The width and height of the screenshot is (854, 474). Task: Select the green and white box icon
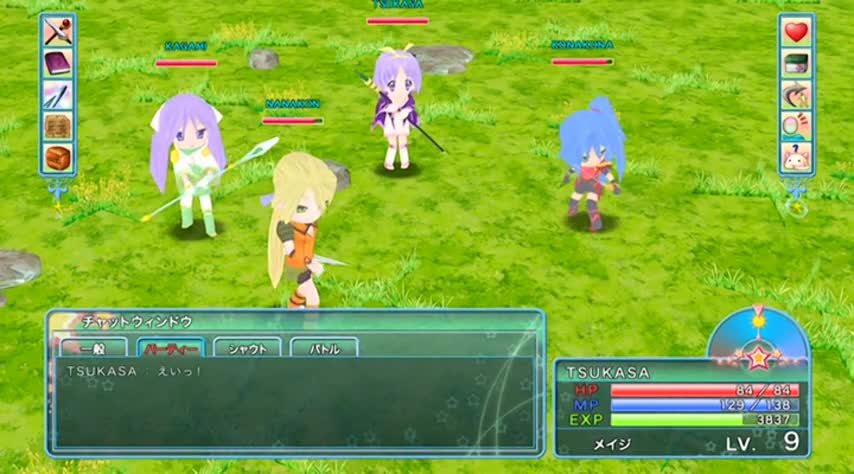click(x=796, y=63)
